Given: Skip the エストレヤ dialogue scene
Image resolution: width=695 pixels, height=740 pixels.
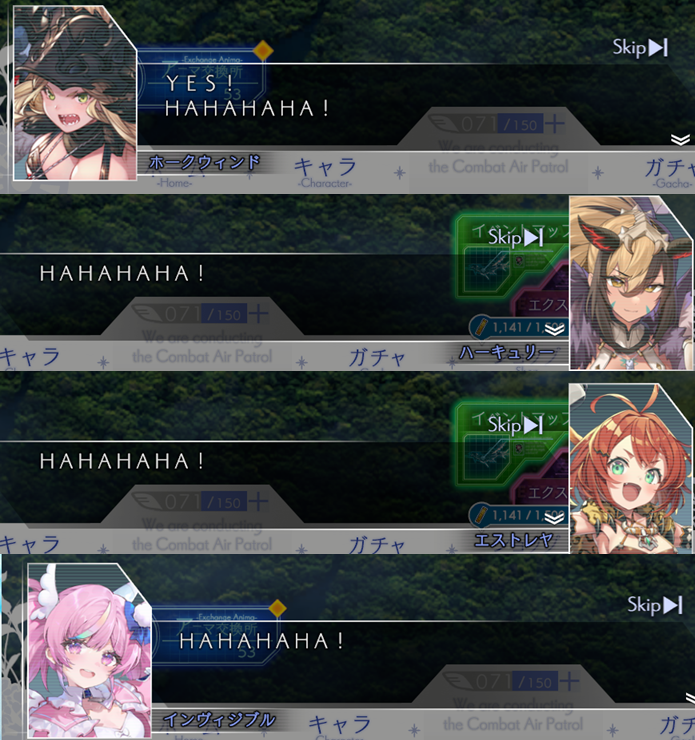Looking at the screenshot, I should 516,425.
